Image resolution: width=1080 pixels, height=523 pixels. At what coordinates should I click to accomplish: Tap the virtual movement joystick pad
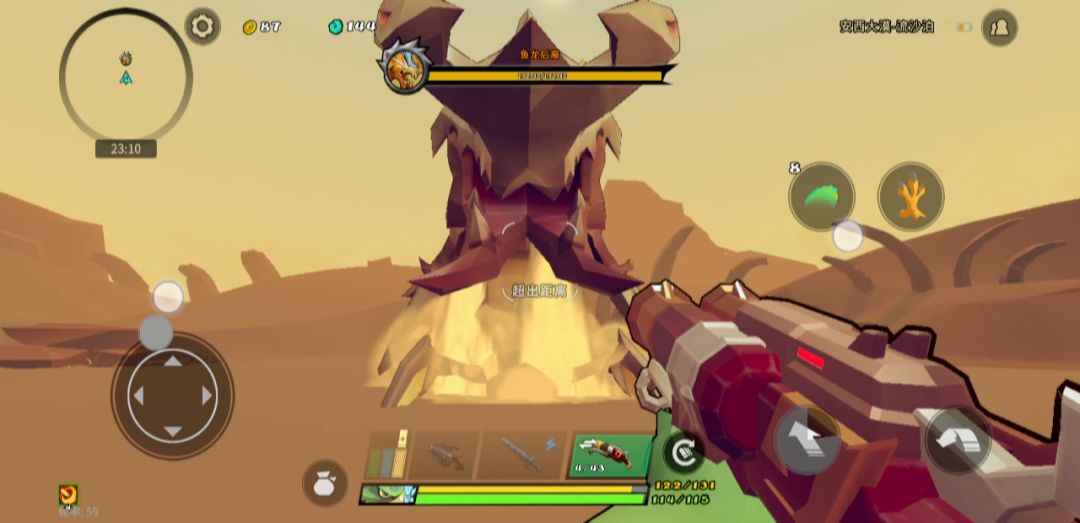[x=172, y=396]
